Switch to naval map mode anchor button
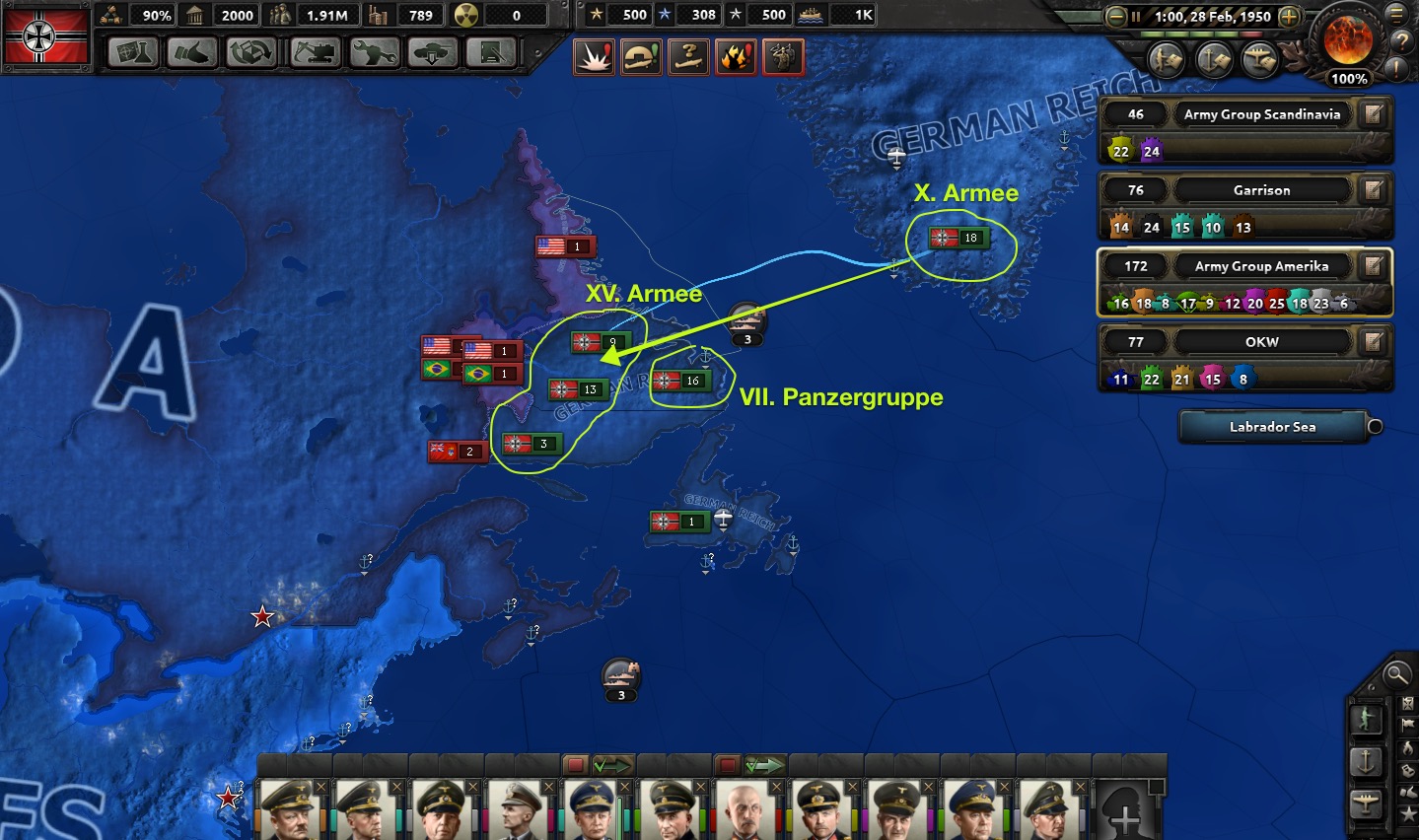This screenshot has height=840, width=1419. tap(1367, 762)
